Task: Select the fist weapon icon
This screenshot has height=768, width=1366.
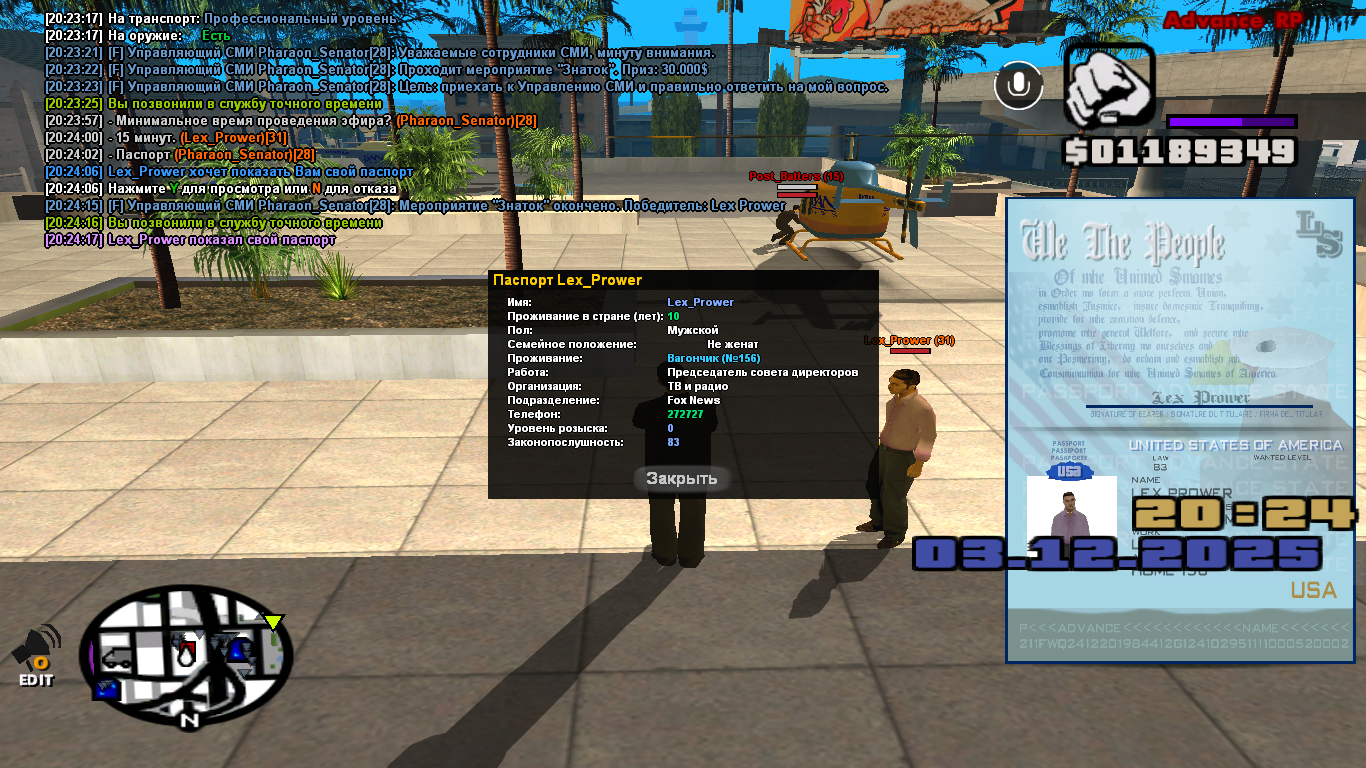Action: (x=1108, y=86)
